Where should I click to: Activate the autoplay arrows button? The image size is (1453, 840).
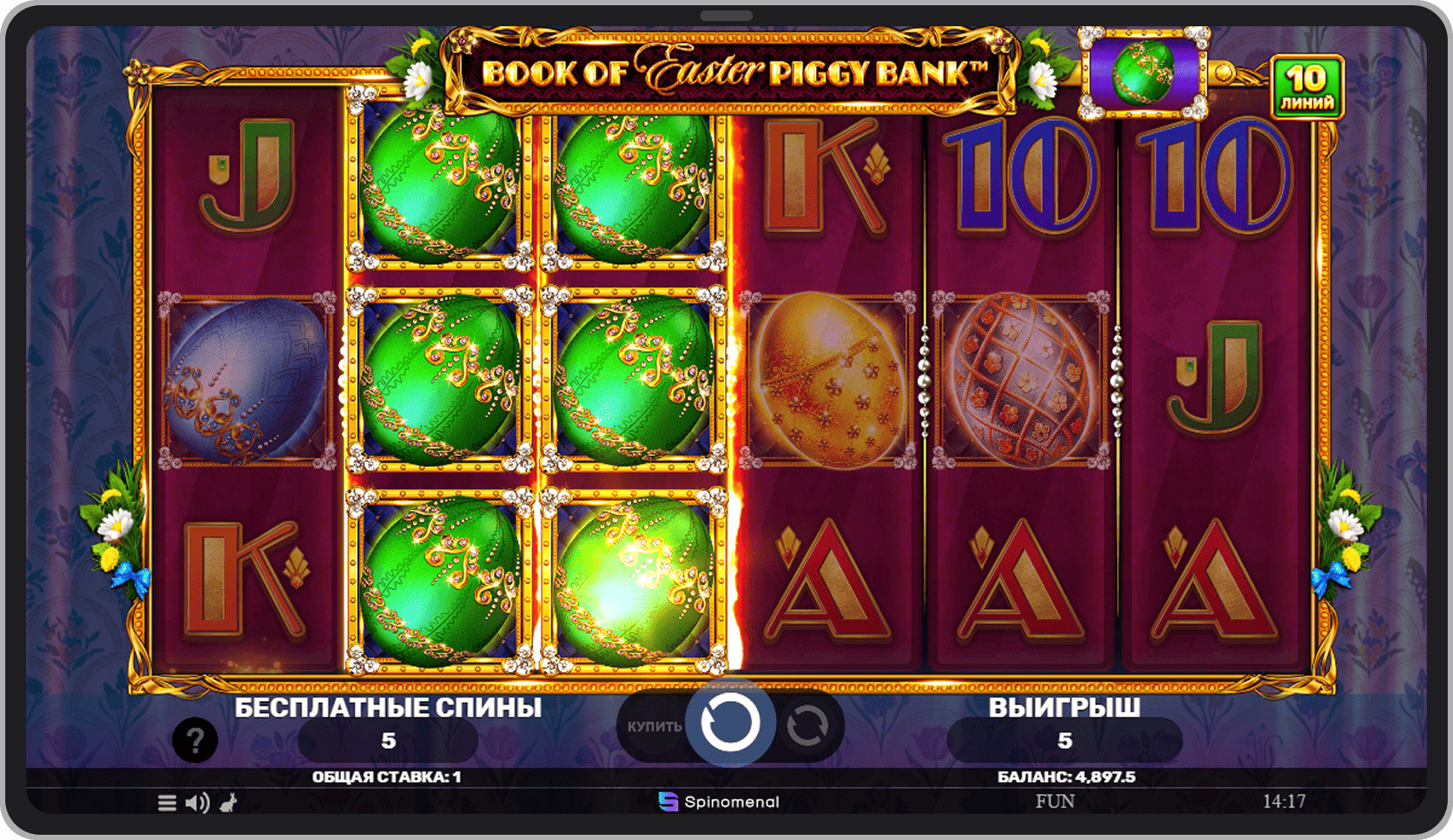point(807,725)
